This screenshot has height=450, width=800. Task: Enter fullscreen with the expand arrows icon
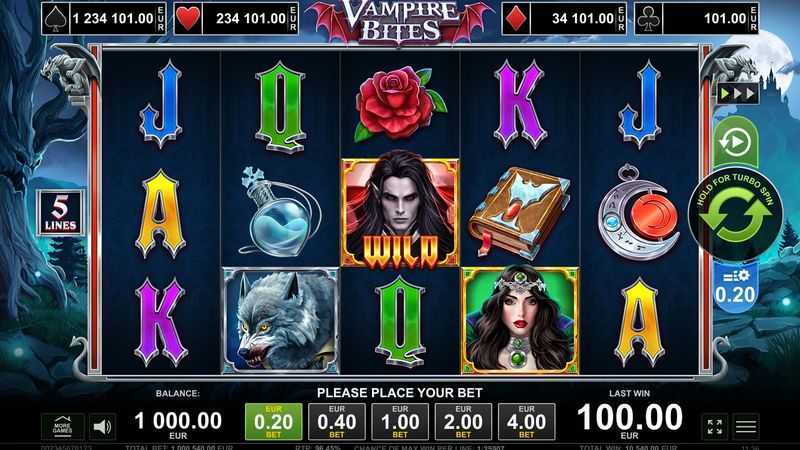click(715, 427)
